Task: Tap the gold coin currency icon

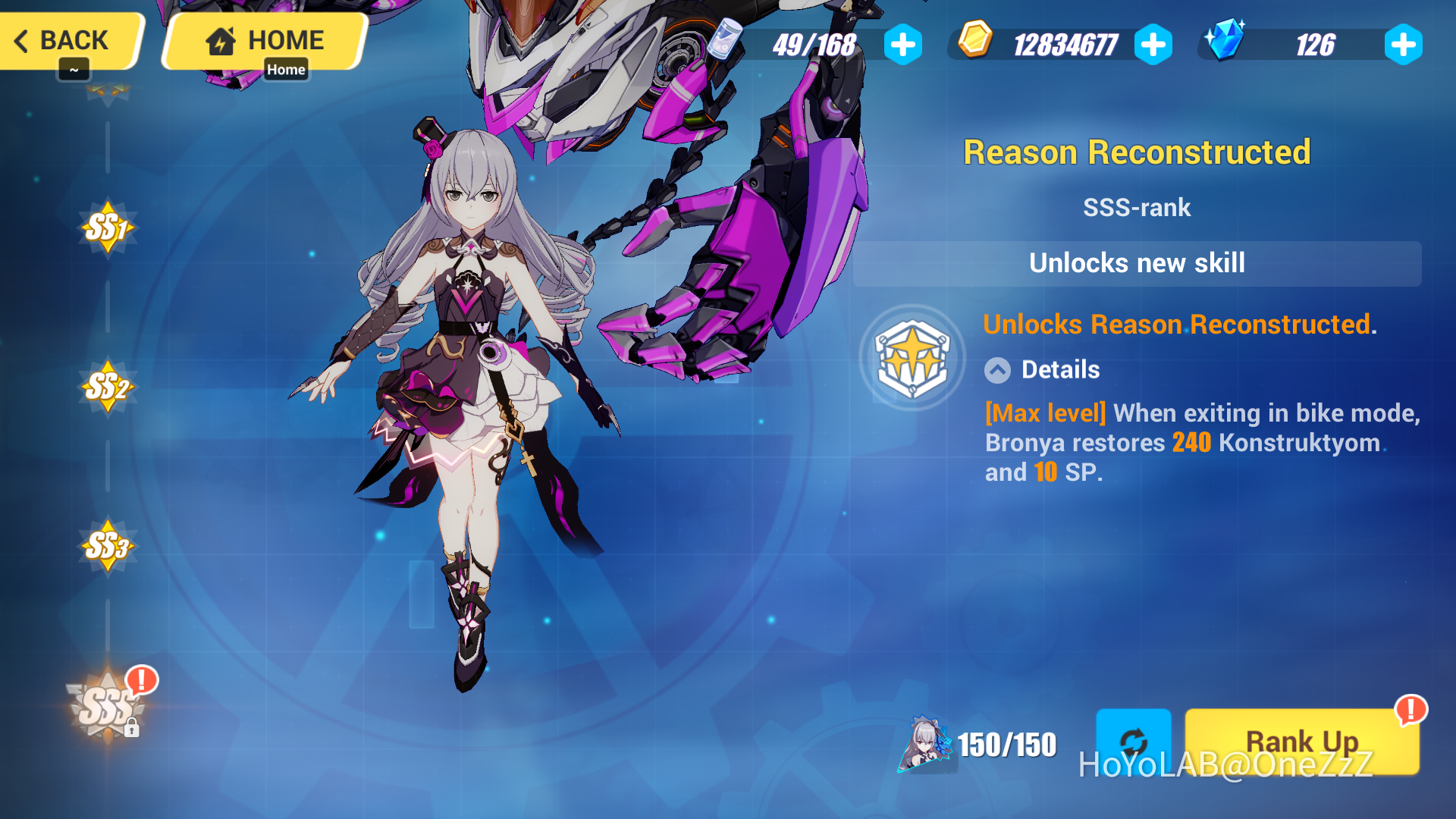Action: coord(975,43)
